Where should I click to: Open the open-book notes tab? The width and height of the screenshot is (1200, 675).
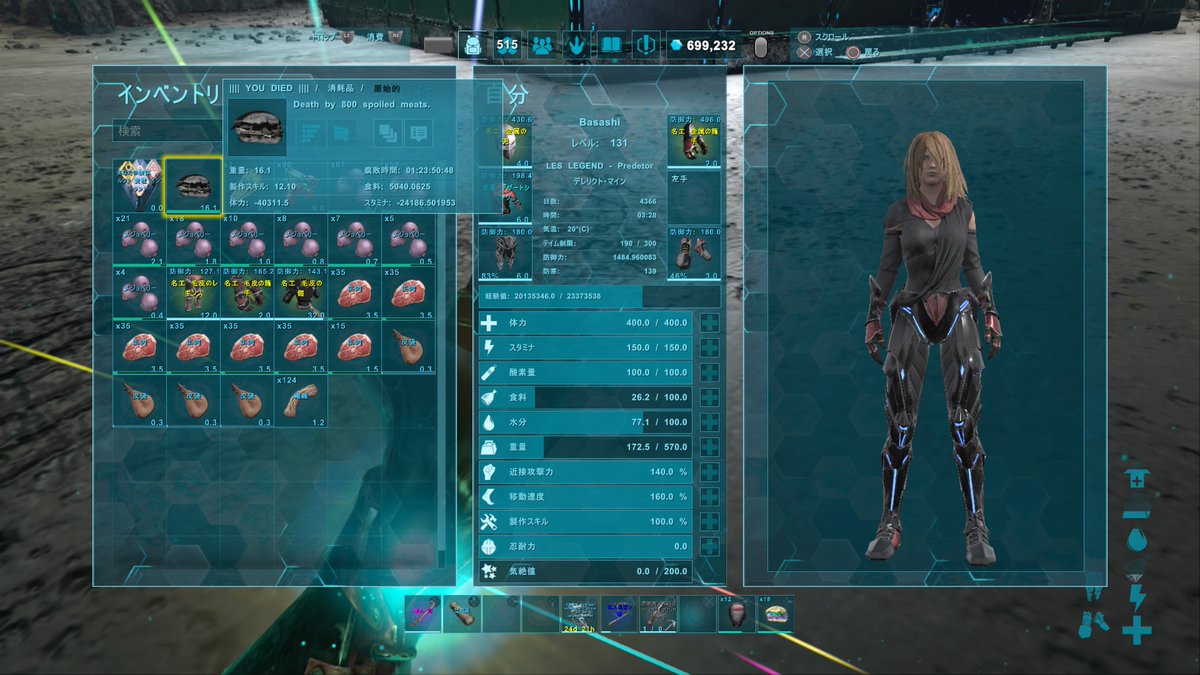pos(610,45)
